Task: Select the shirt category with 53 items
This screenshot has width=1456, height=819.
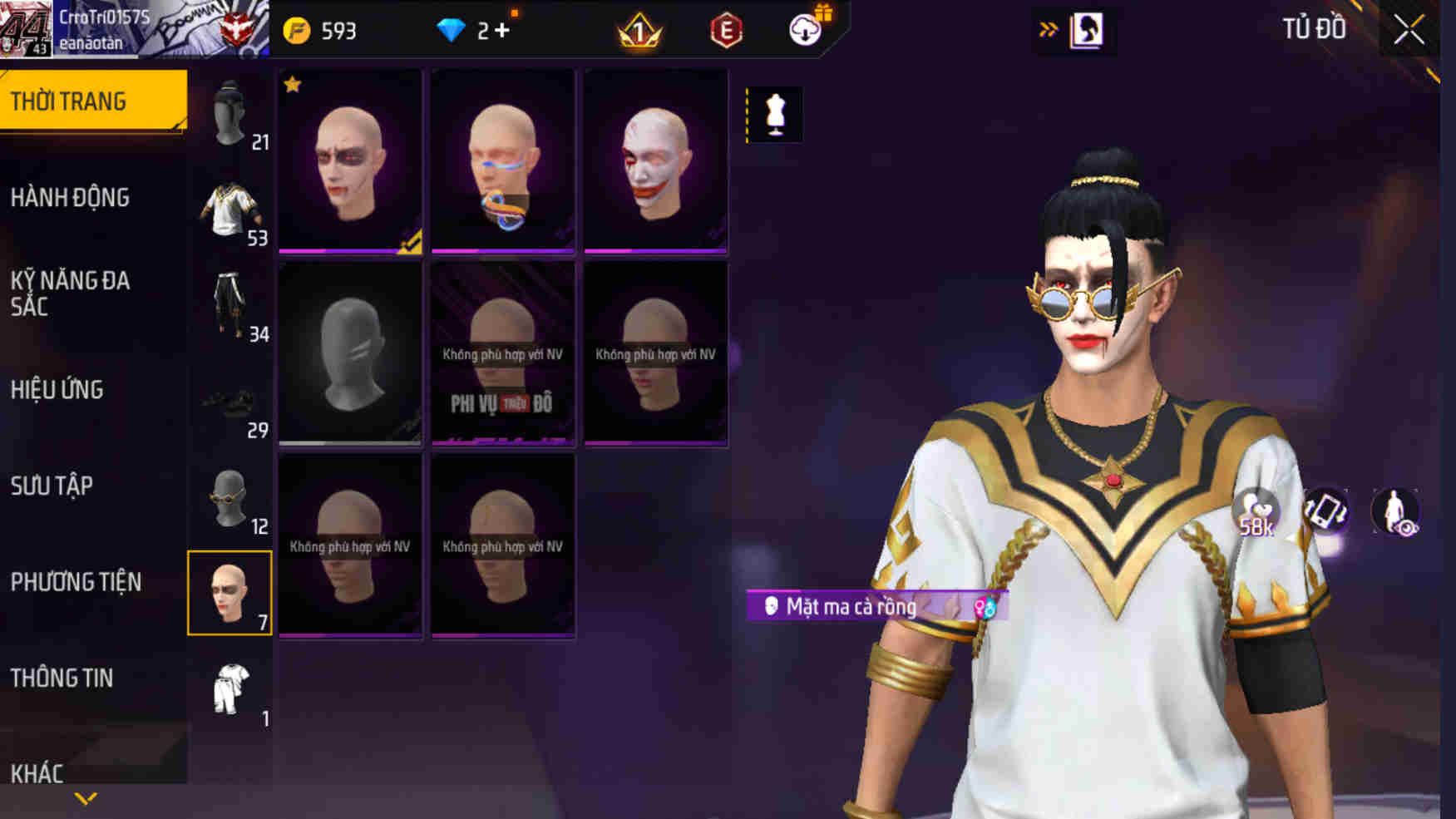Action: click(230, 210)
